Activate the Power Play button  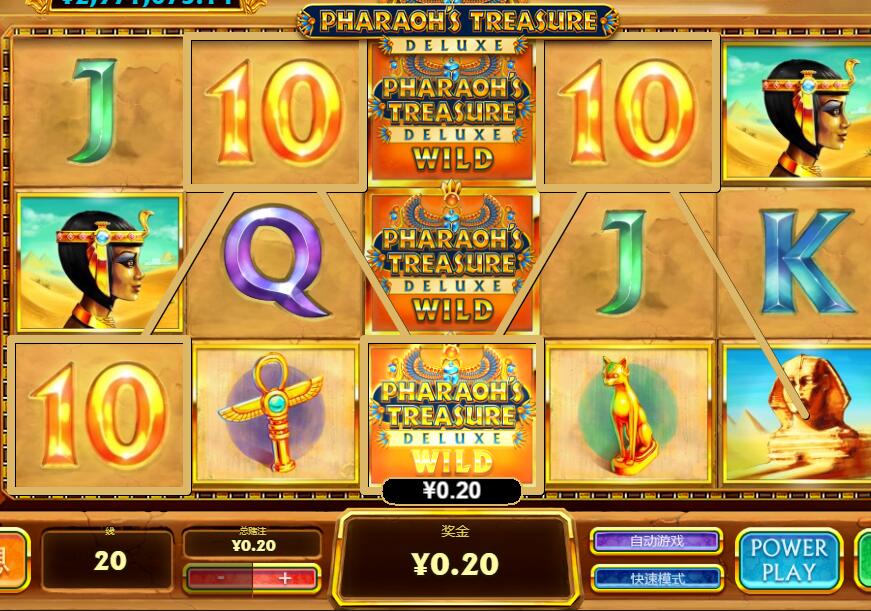[x=789, y=560]
